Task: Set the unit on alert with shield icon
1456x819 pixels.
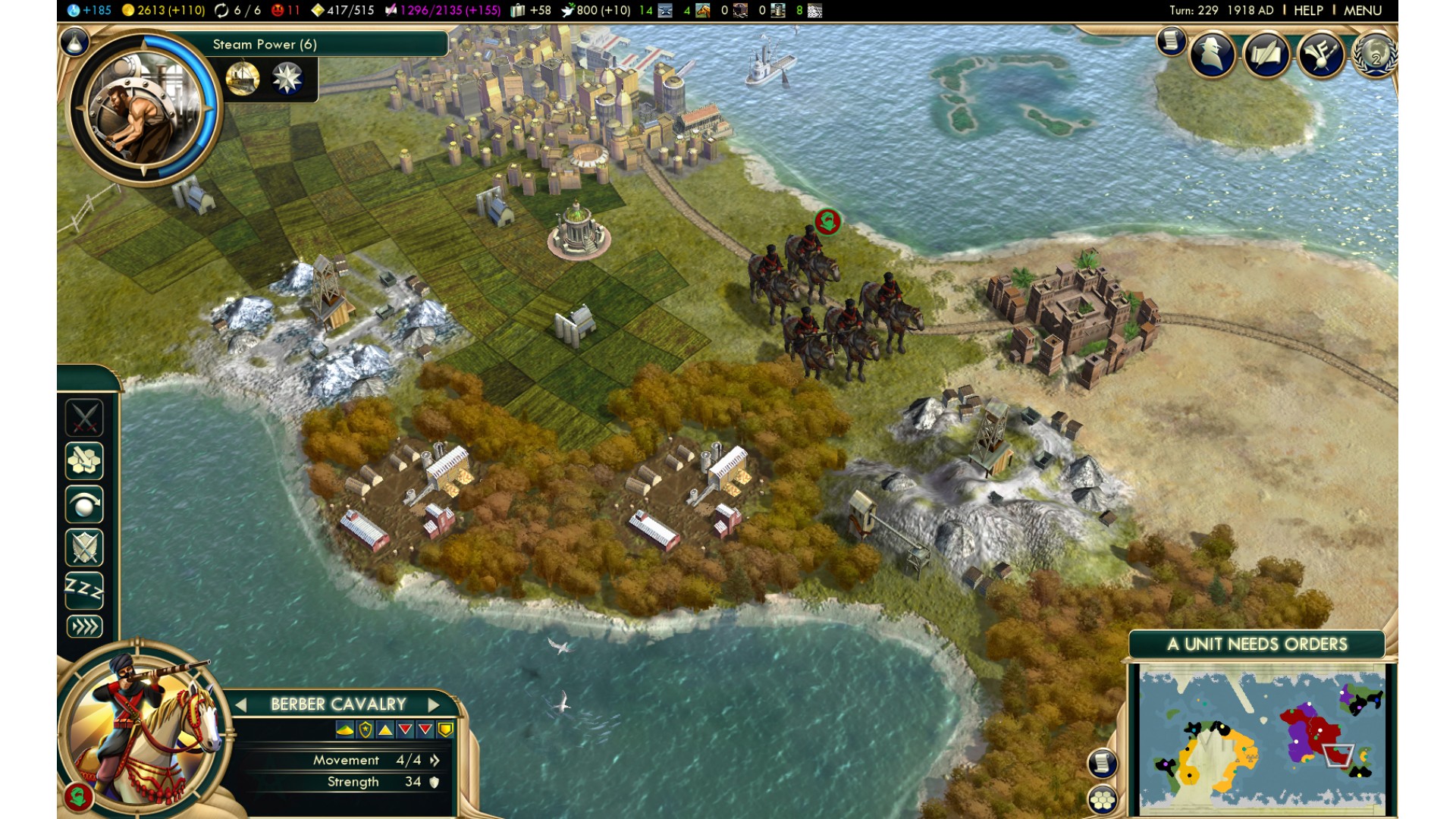Action: (x=84, y=548)
